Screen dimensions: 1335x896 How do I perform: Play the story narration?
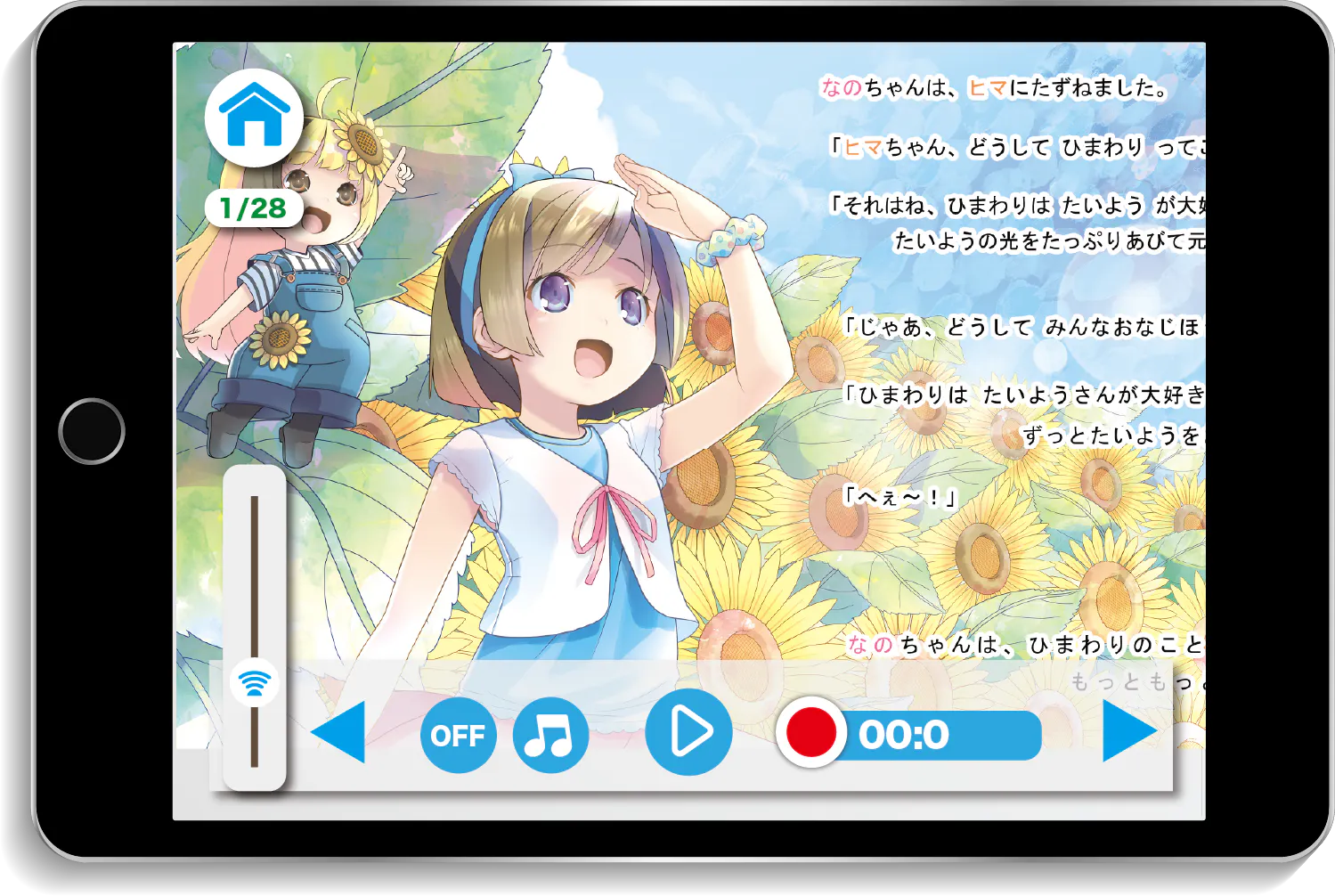[x=688, y=732]
